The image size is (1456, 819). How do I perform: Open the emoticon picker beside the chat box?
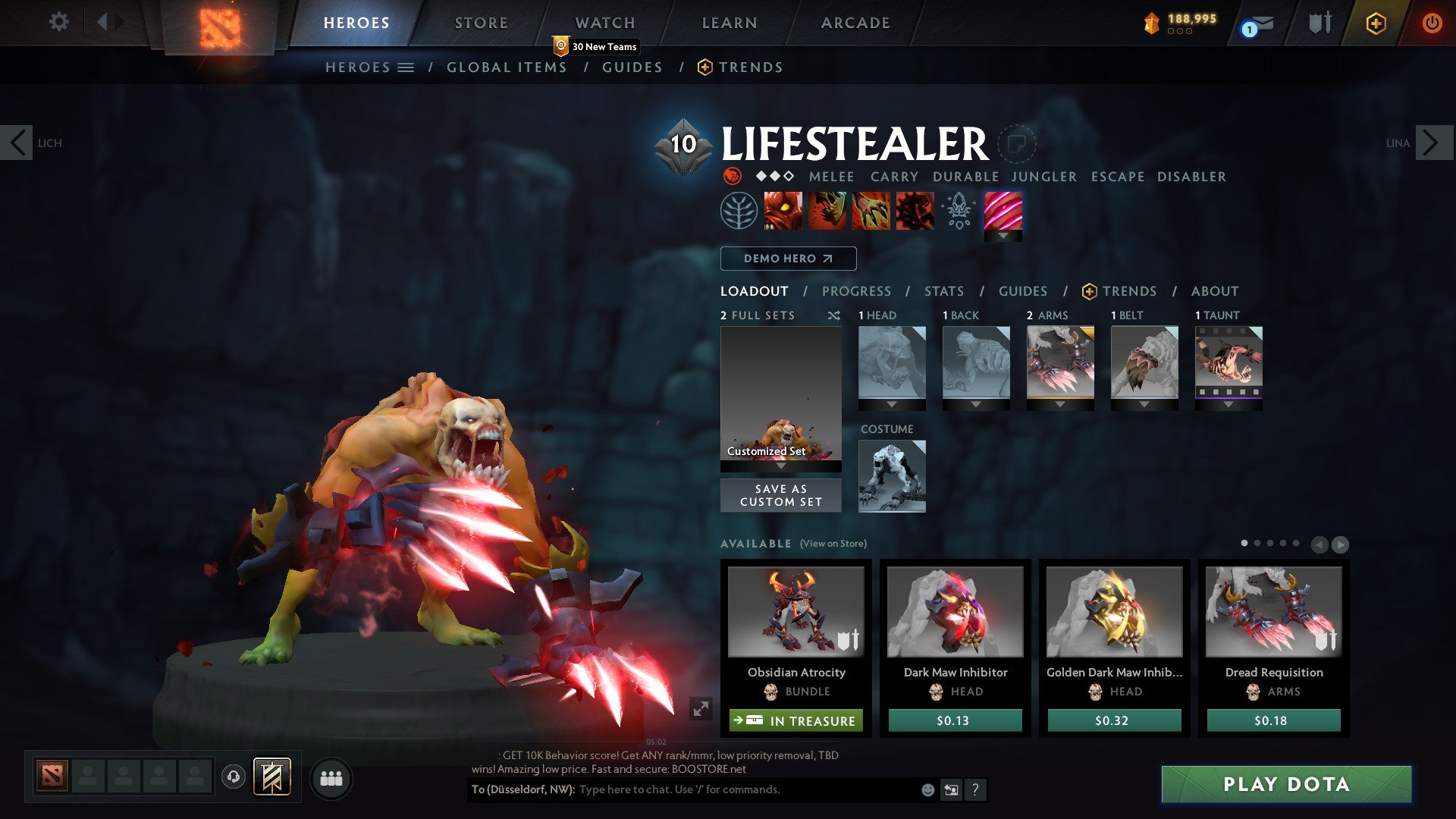(x=928, y=790)
